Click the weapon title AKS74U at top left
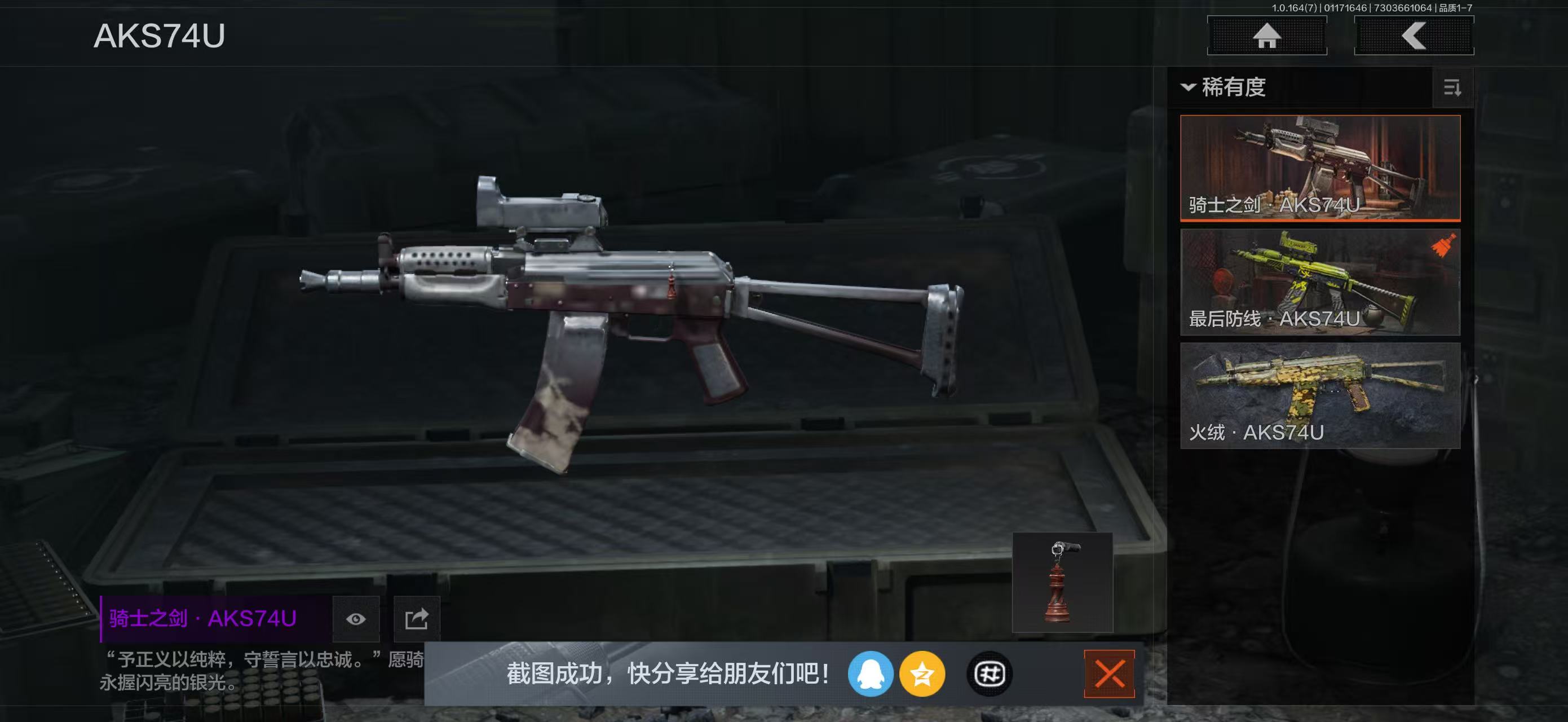The width and height of the screenshot is (1568, 722). [x=160, y=38]
